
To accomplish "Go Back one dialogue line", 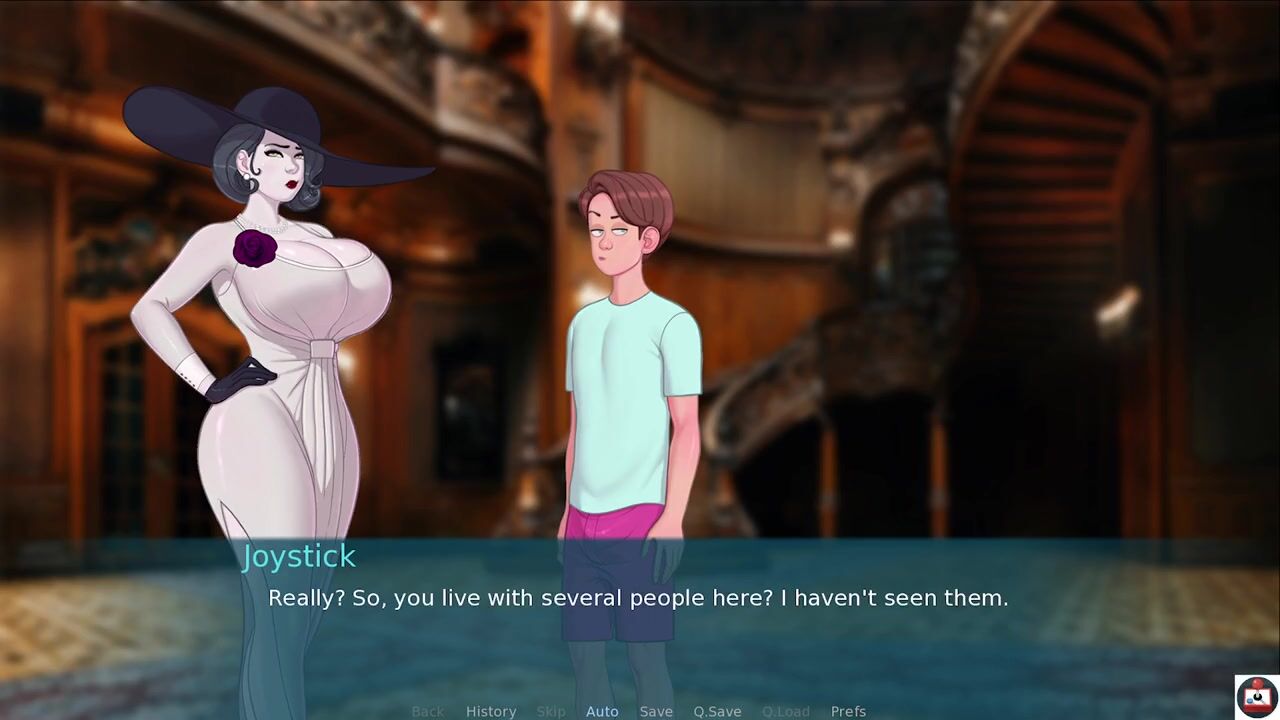I will pos(428,711).
